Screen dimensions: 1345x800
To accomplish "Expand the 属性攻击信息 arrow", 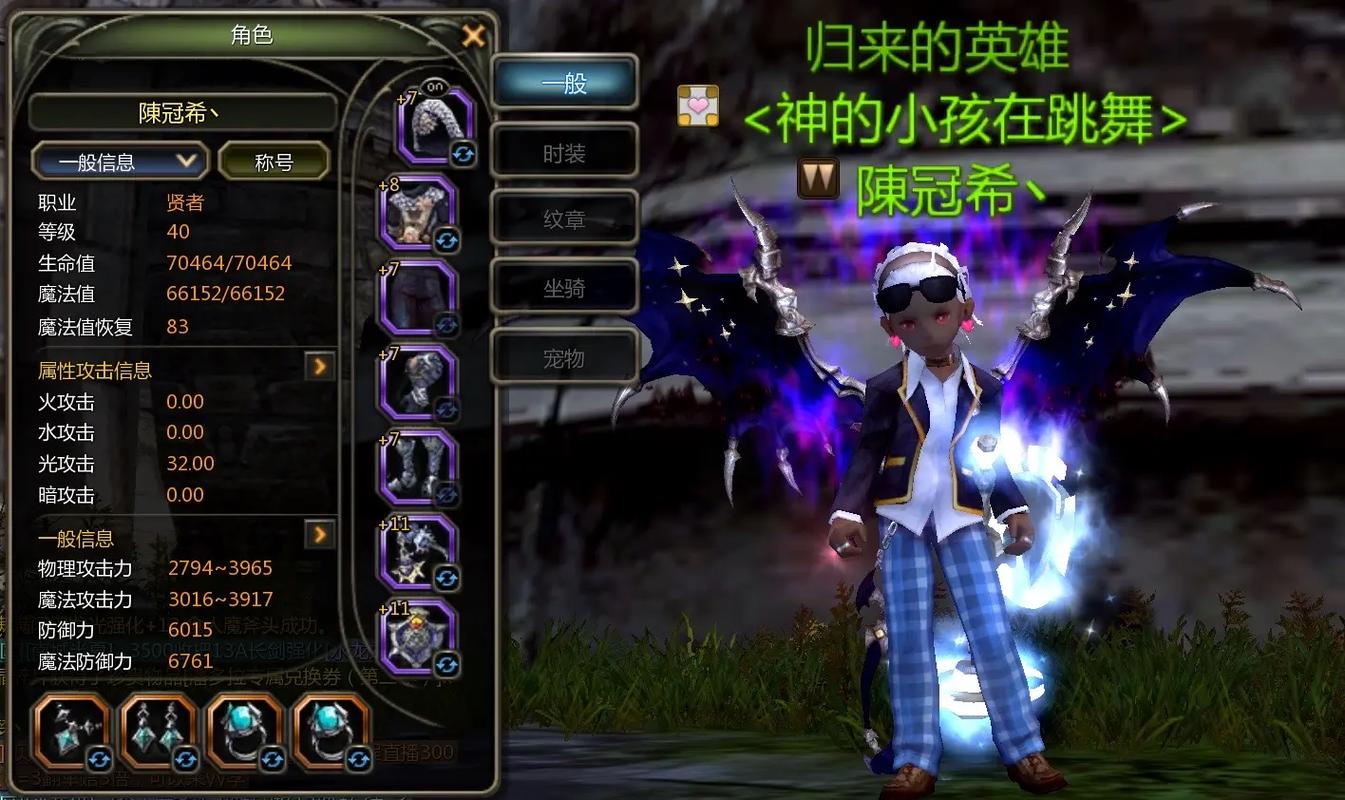I will [319, 367].
